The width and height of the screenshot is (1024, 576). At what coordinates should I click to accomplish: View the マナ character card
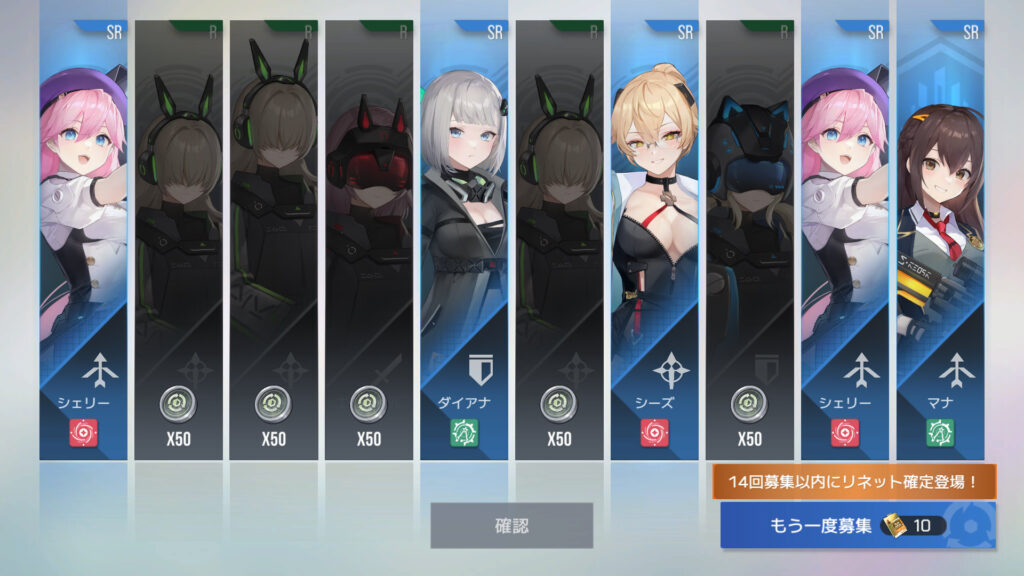pos(940,240)
